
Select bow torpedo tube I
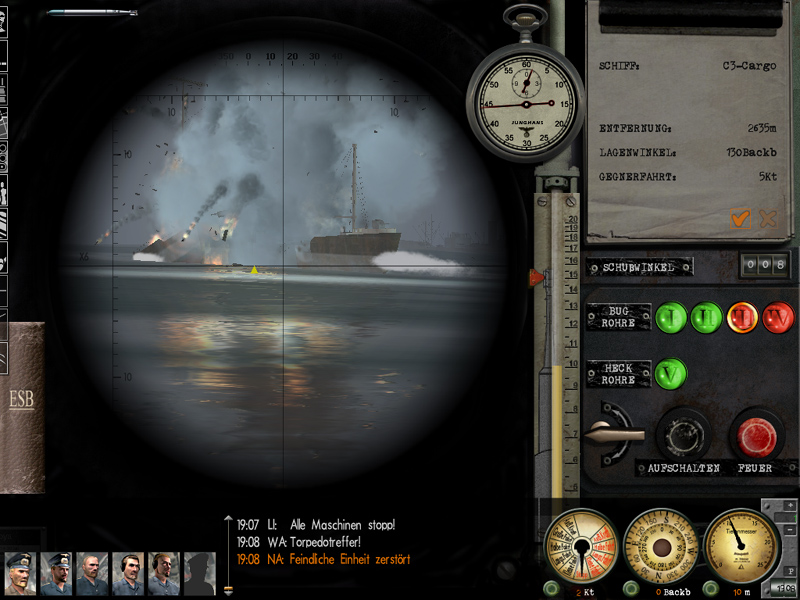pyautogui.click(x=672, y=318)
